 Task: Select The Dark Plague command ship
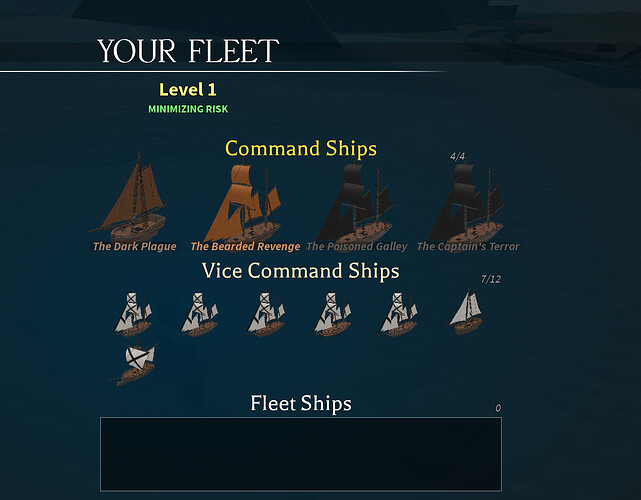coord(134,201)
